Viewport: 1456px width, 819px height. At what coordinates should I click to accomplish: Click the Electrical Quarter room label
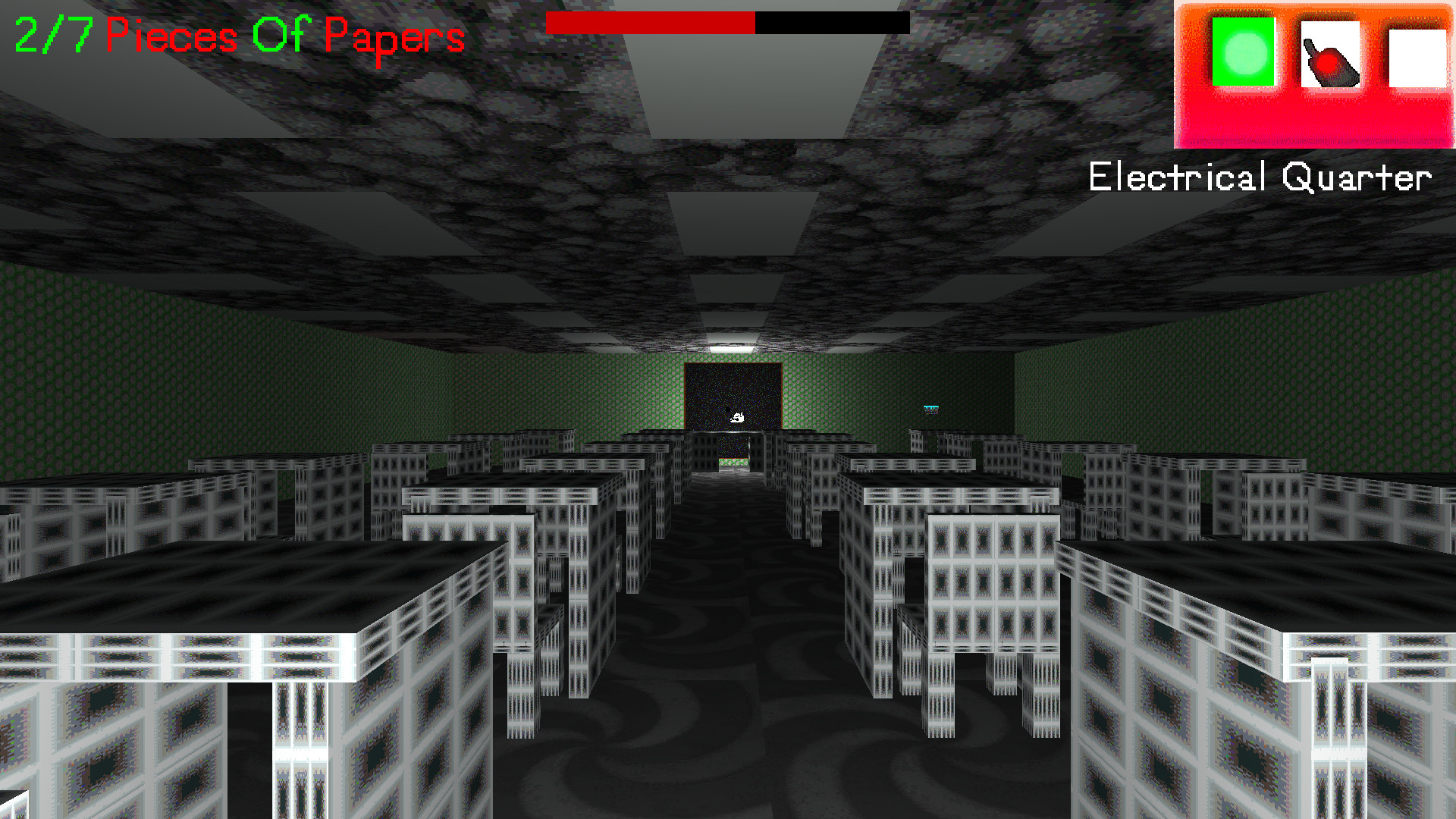[x=1259, y=177]
